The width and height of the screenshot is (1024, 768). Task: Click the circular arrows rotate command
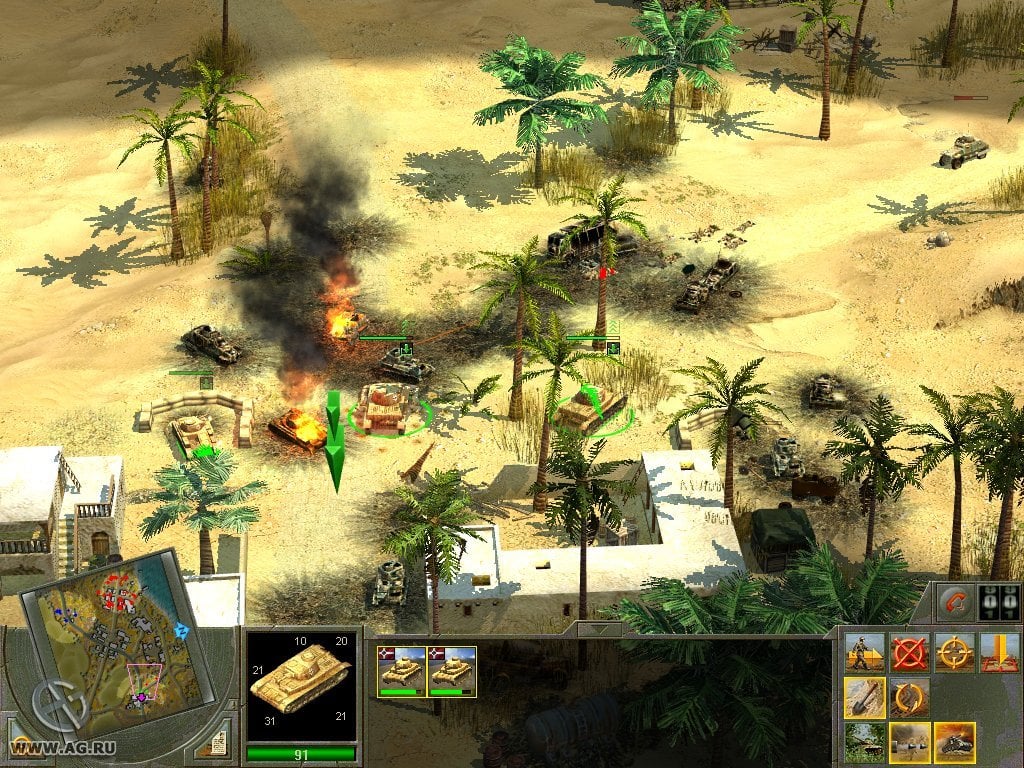tap(909, 697)
